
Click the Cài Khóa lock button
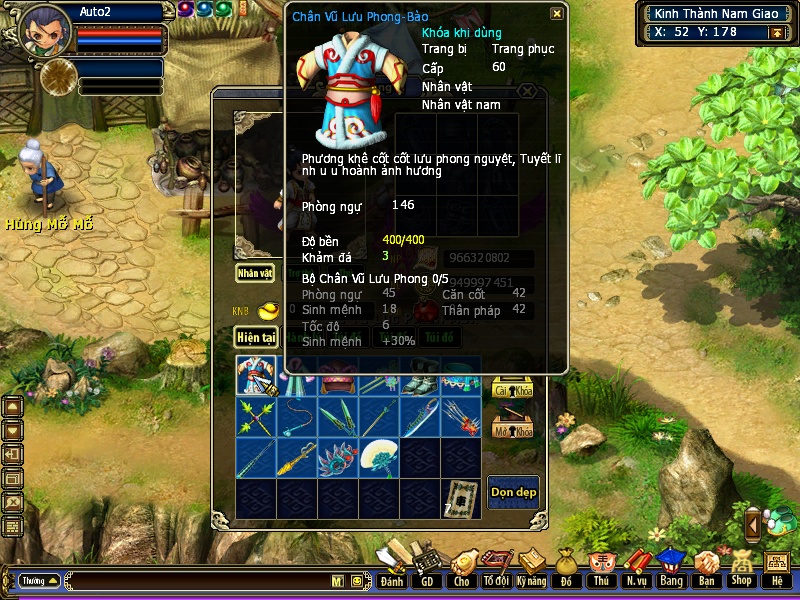512,390
